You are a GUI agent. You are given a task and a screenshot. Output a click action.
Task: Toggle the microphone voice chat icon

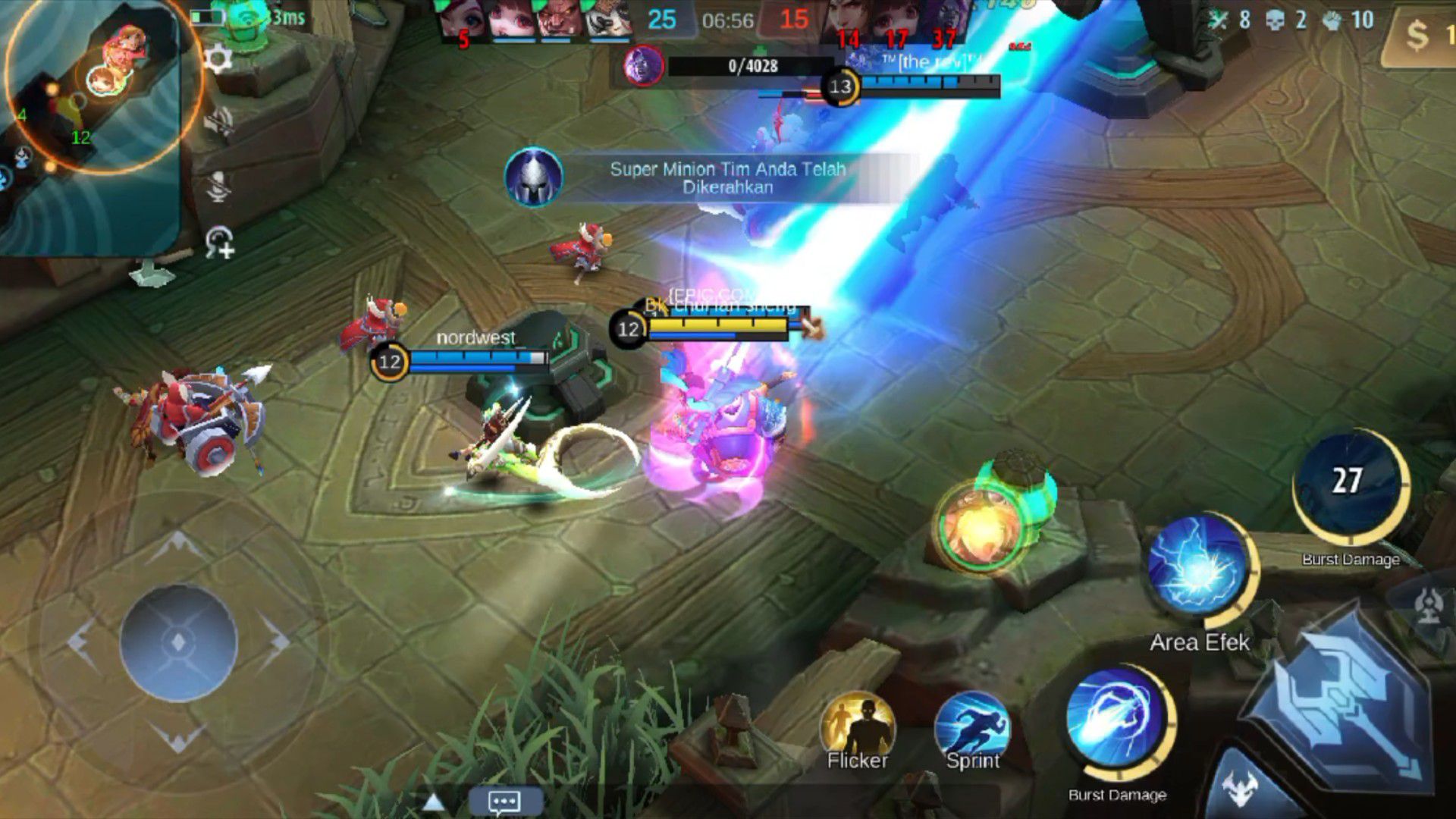218,184
